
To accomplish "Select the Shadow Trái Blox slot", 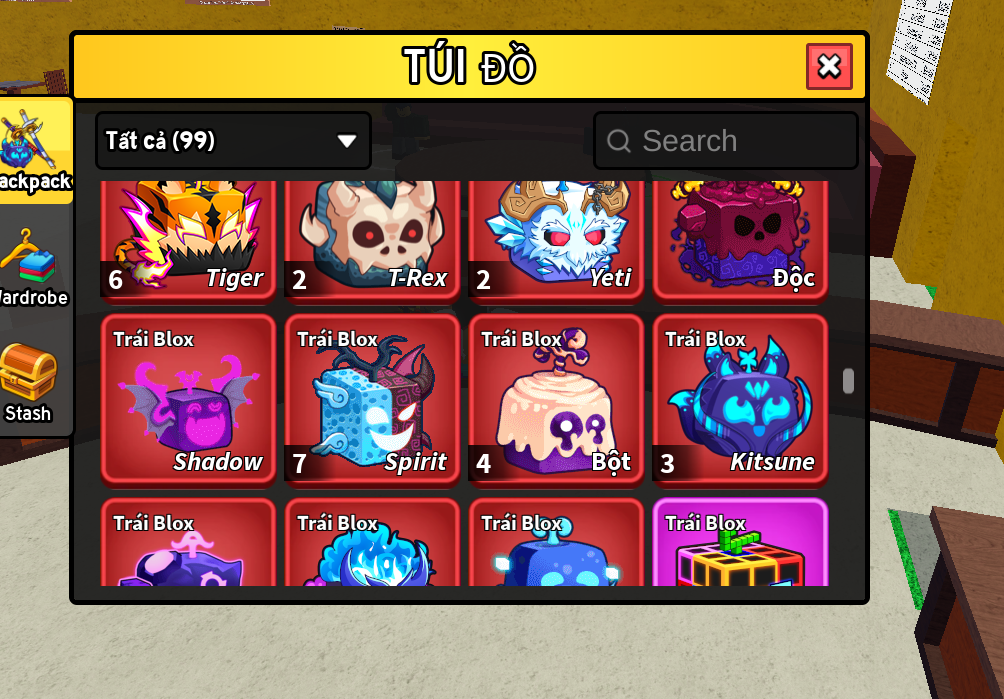I will (x=188, y=399).
